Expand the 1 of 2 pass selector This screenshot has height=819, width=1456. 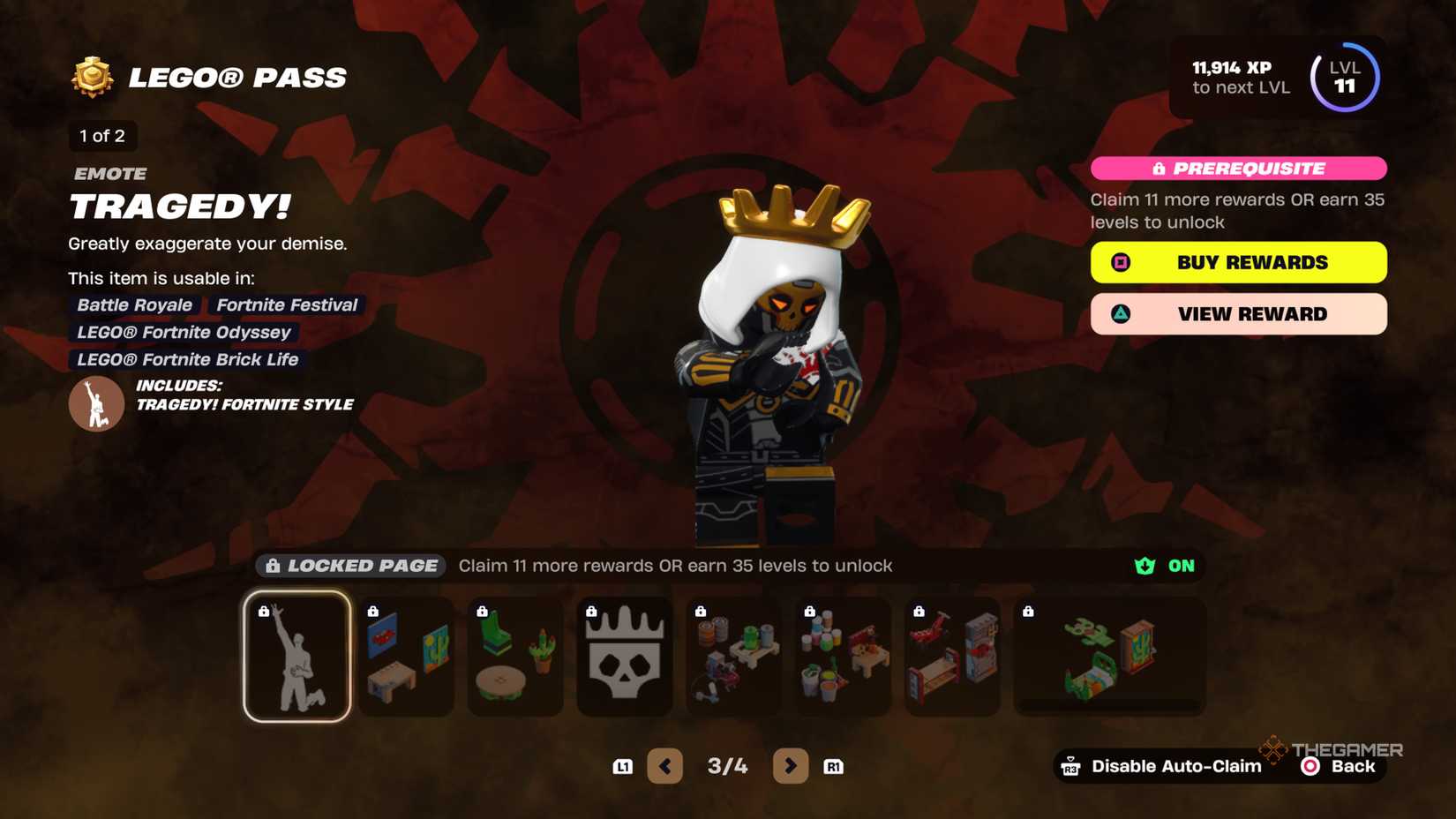[101, 136]
